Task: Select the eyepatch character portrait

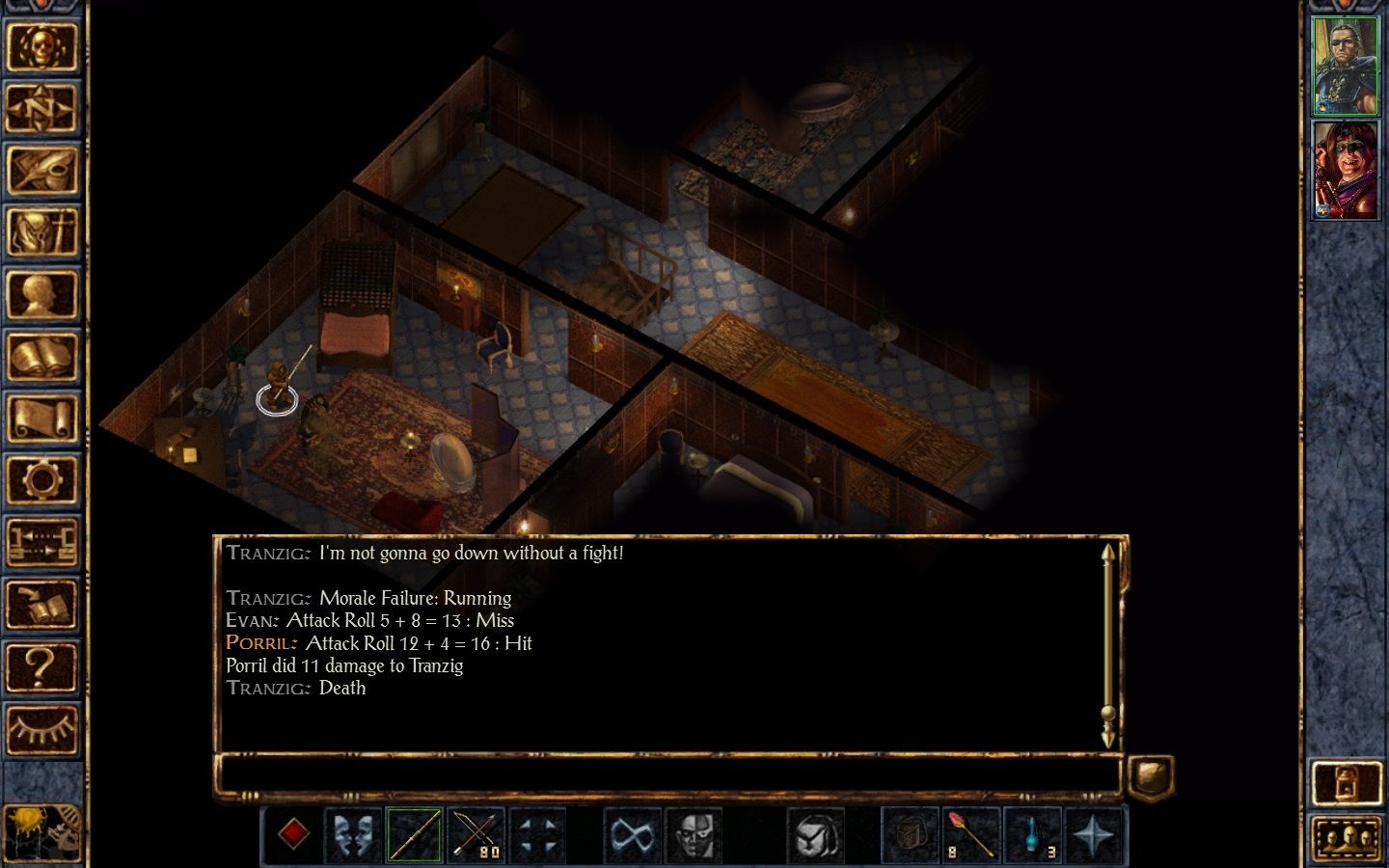Action: point(1346,66)
